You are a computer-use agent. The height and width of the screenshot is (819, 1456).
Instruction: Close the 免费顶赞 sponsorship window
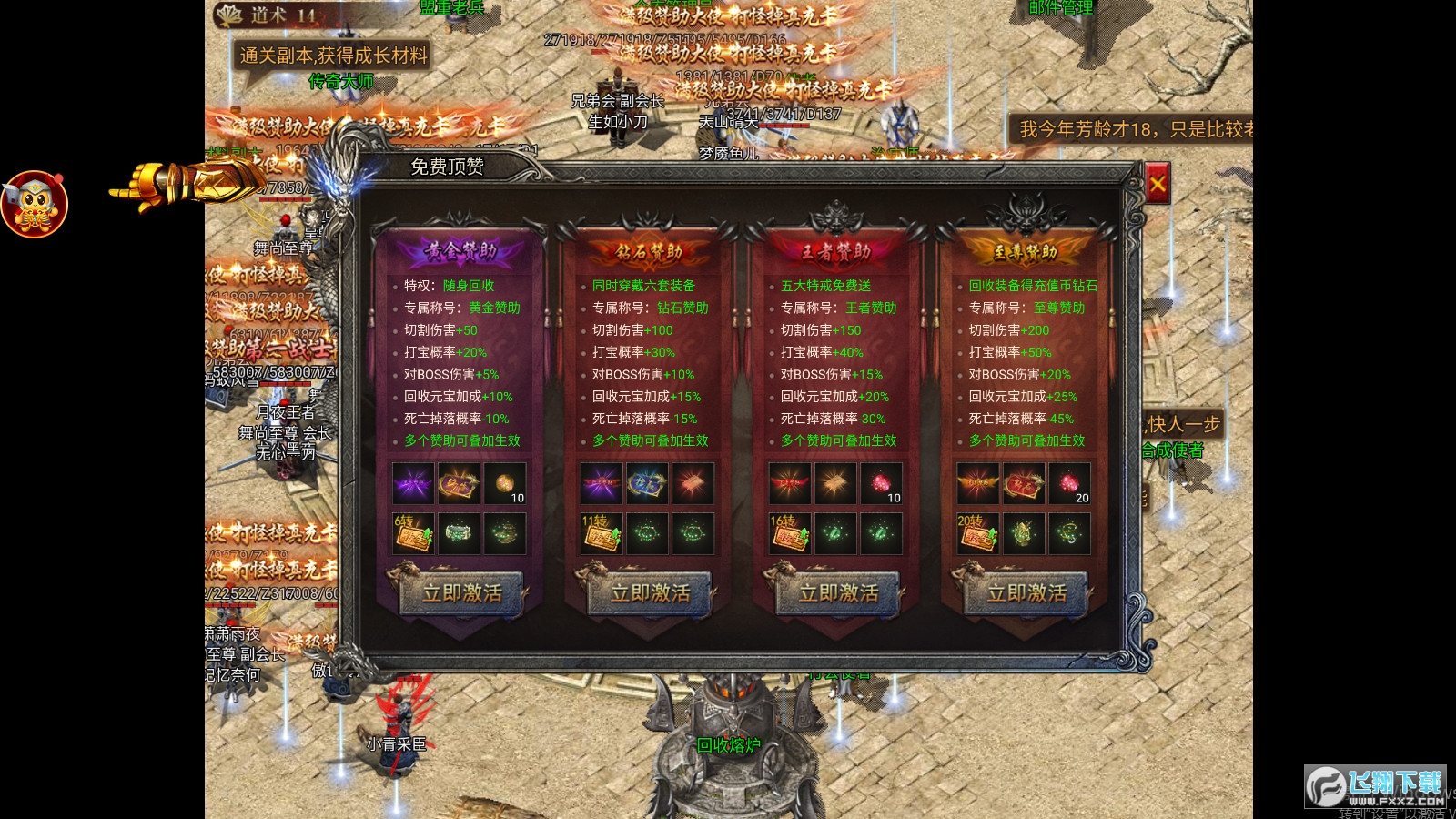point(1157,185)
